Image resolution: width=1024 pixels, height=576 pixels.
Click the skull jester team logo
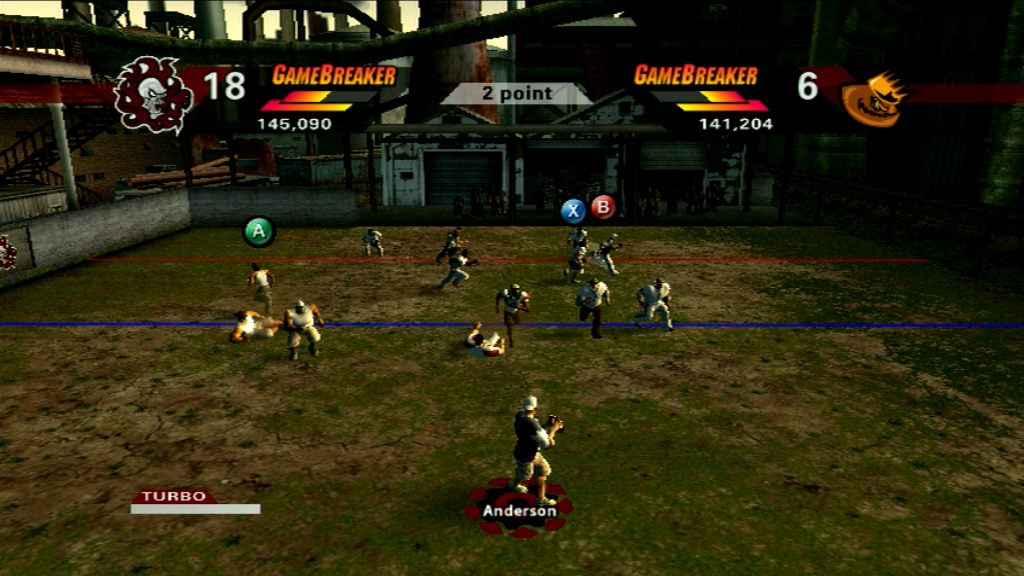pyautogui.click(x=153, y=95)
